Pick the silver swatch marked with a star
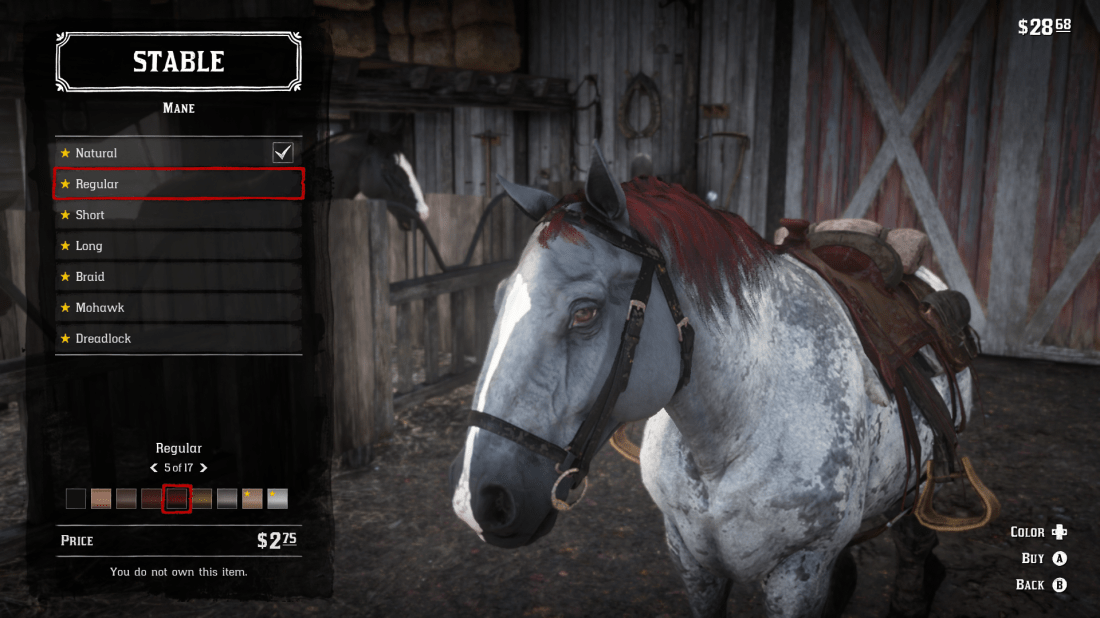The width and height of the screenshot is (1100, 618). 278,498
